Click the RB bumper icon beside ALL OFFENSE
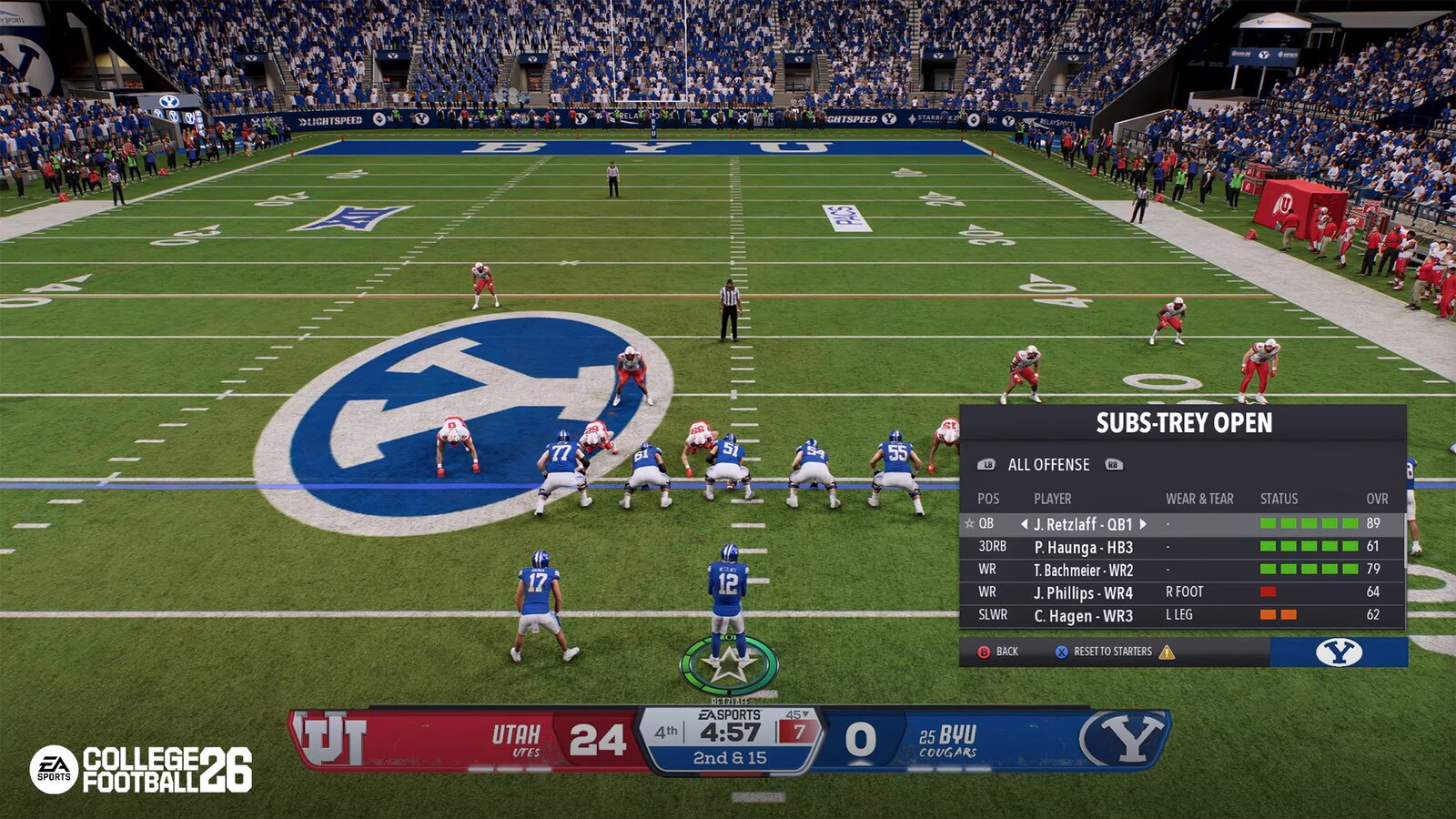 point(1115,464)
